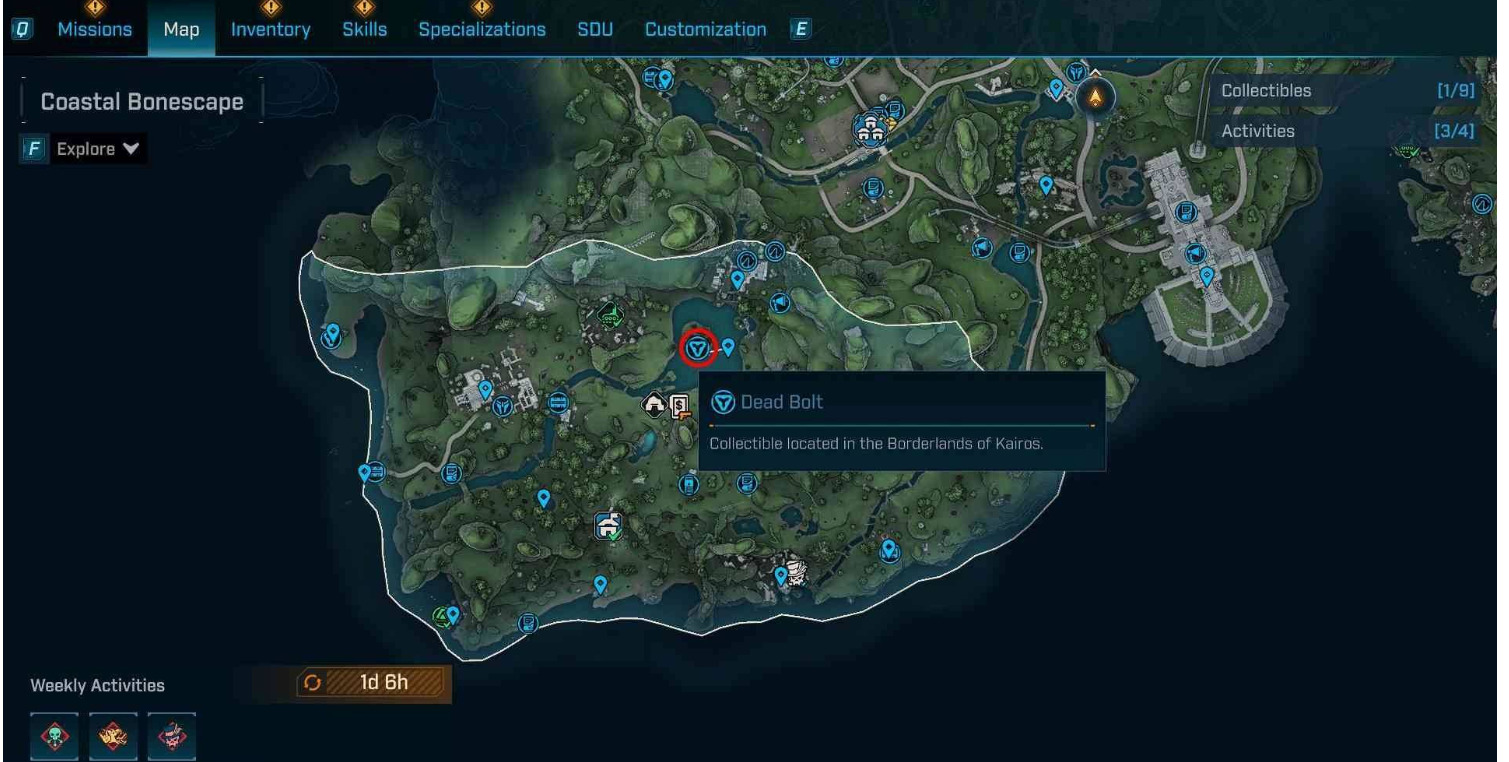The height and width of the screenshot is (762, 1509).
Task: Show the Collectibles list row
Action: pyautogui.click(x=1347, y=91)
